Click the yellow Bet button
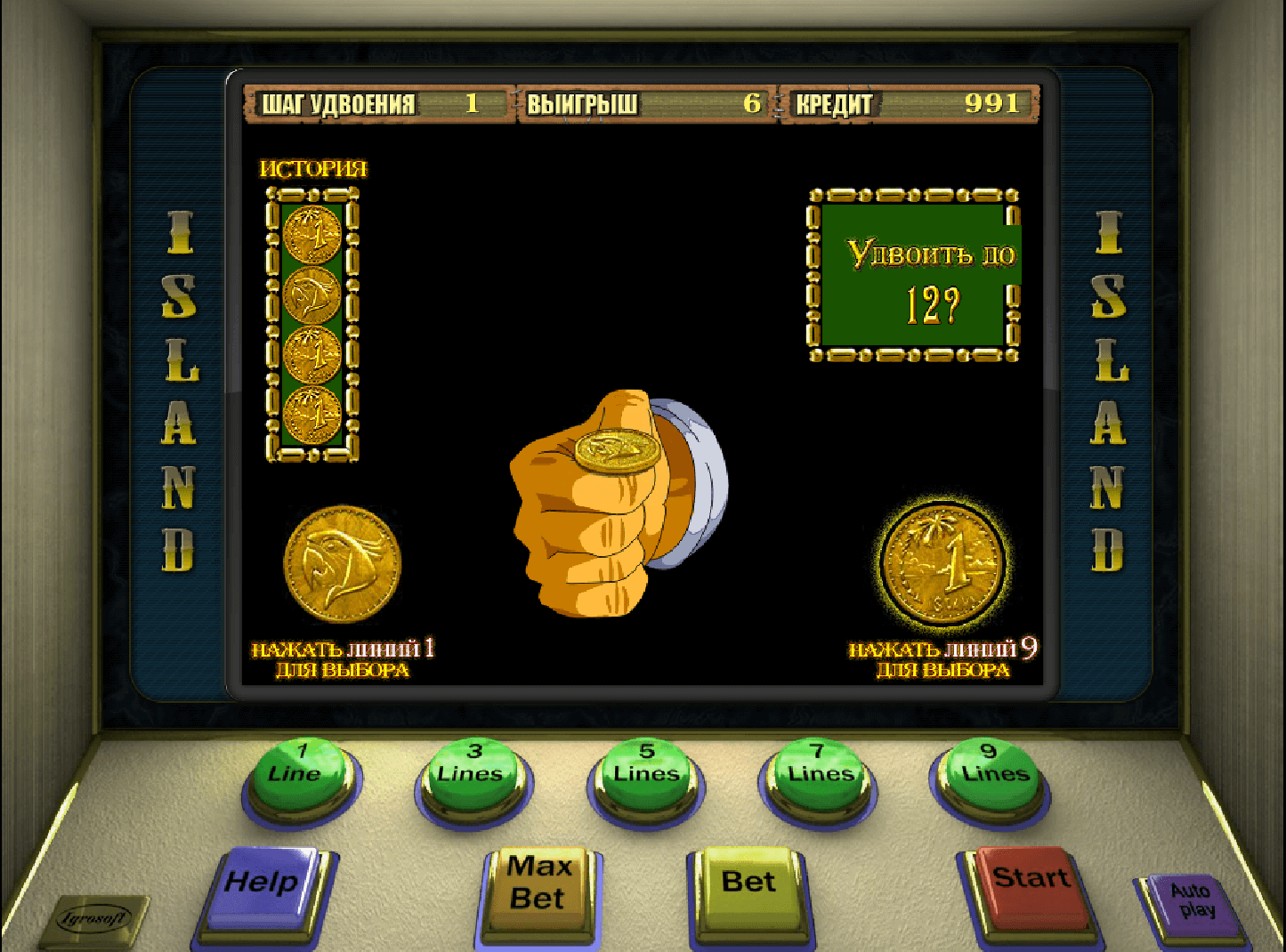Viewport: 1286px width, 952px height. (x=748, y=884)
